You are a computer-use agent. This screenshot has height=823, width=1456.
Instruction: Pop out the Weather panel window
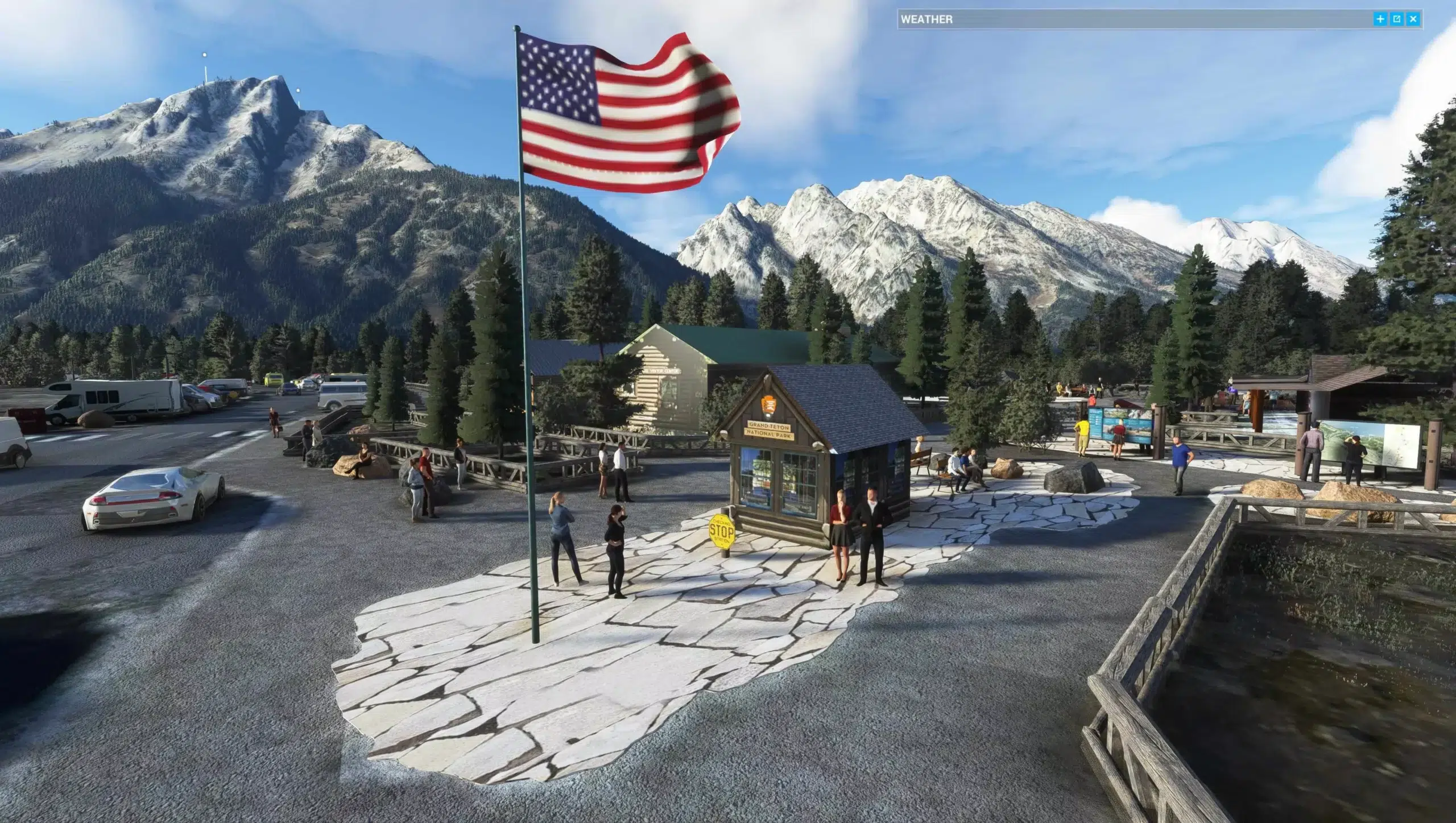(1397, 19)
